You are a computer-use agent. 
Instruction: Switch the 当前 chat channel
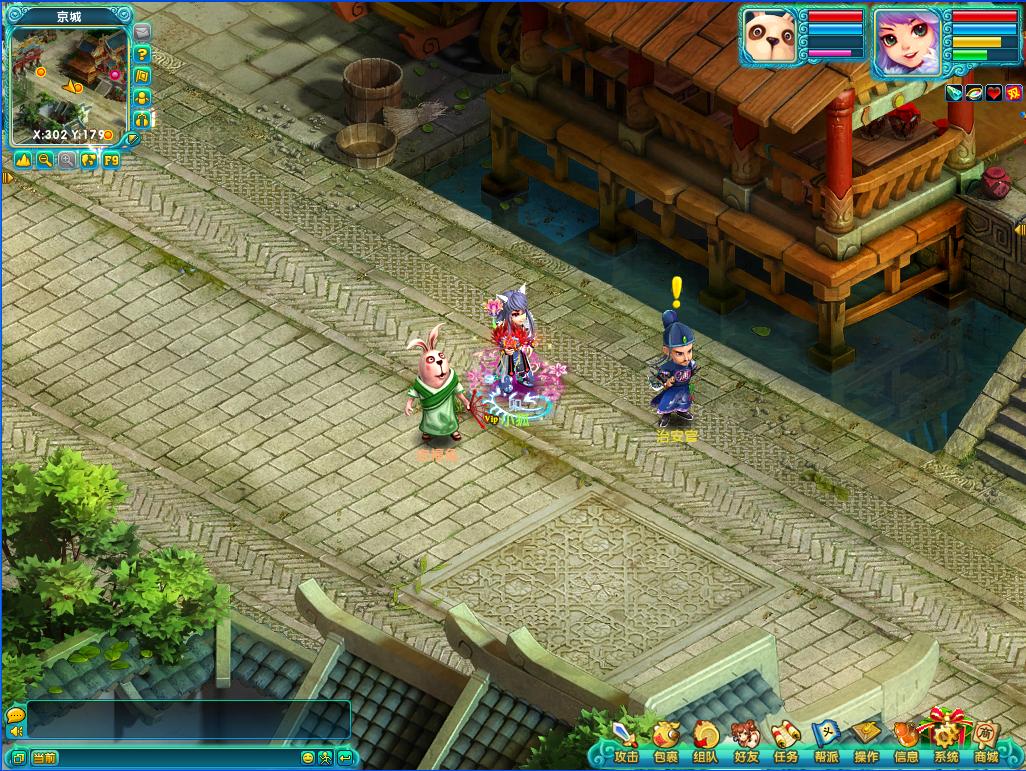coord(43,758)
